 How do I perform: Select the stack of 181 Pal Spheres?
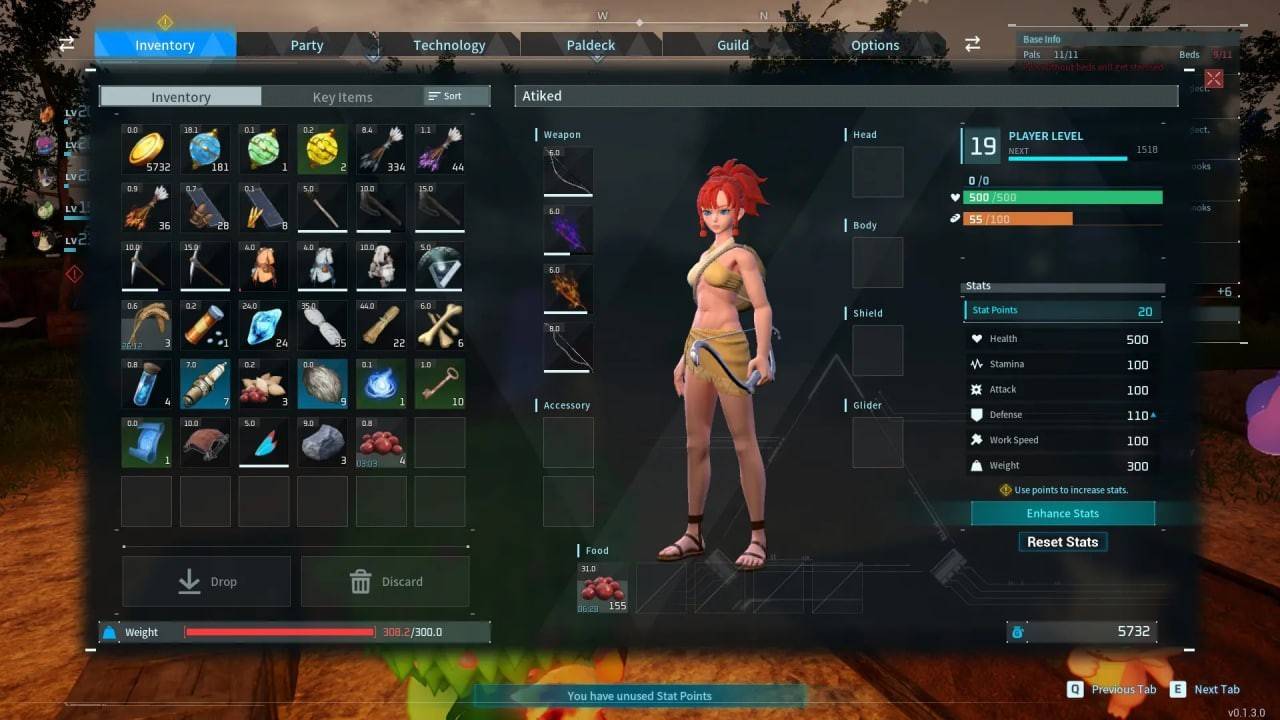pos(204,148)
